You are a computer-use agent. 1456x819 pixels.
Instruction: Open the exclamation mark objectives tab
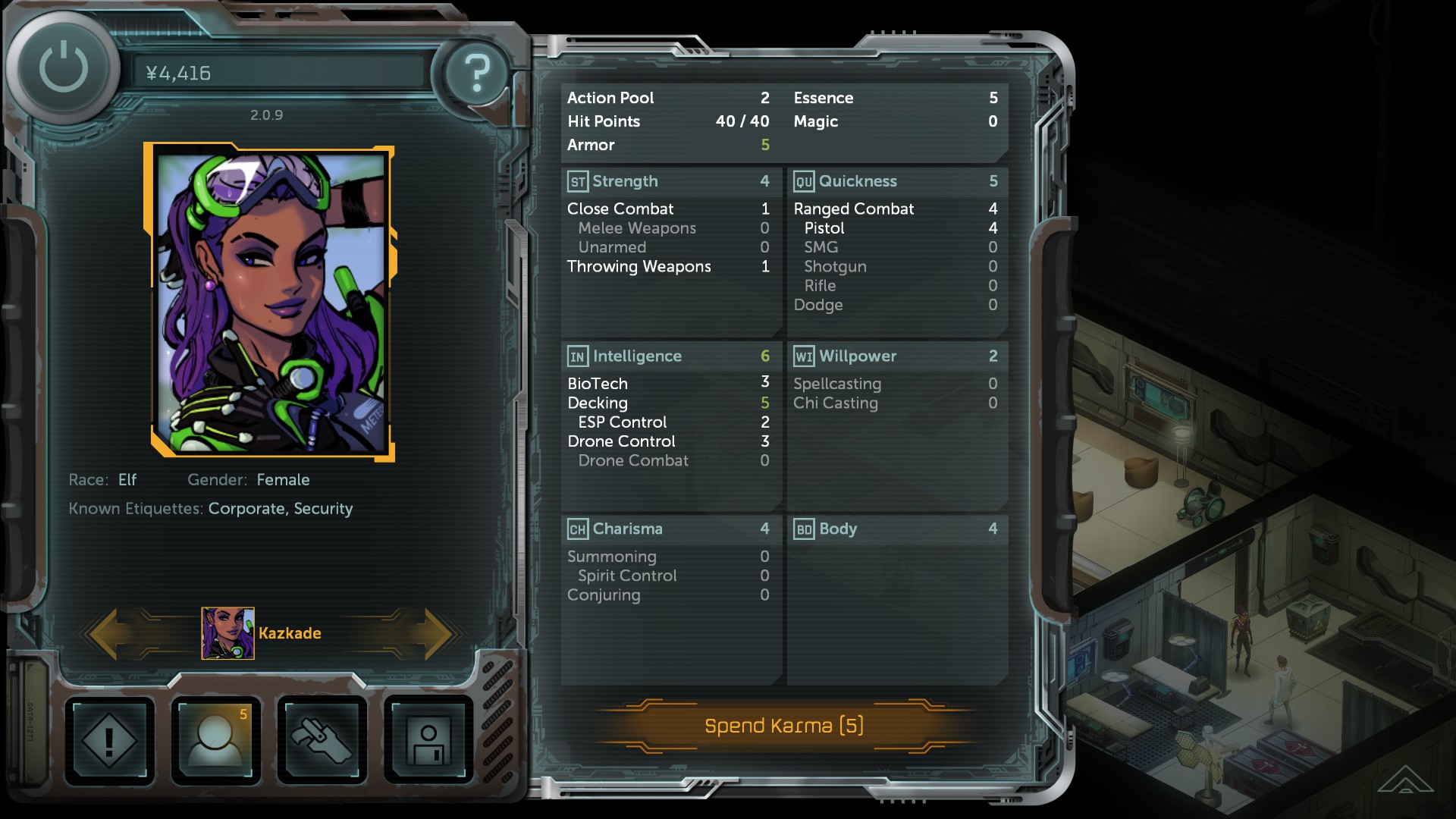pyautogui.click(x=109, y=739)
